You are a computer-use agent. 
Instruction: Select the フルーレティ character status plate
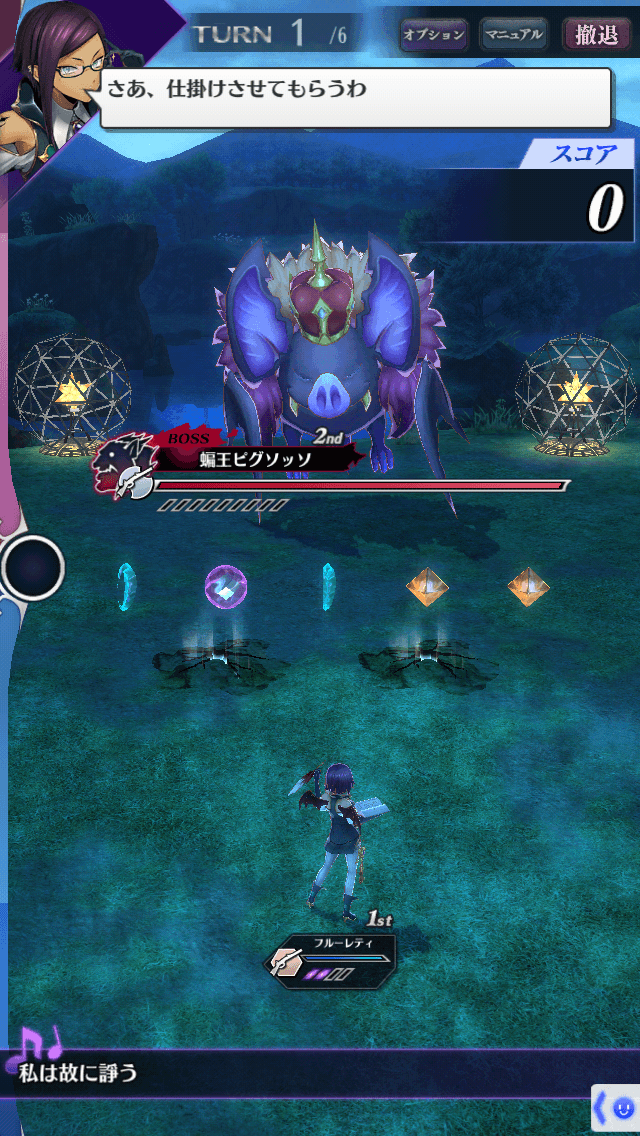[331, 960]
